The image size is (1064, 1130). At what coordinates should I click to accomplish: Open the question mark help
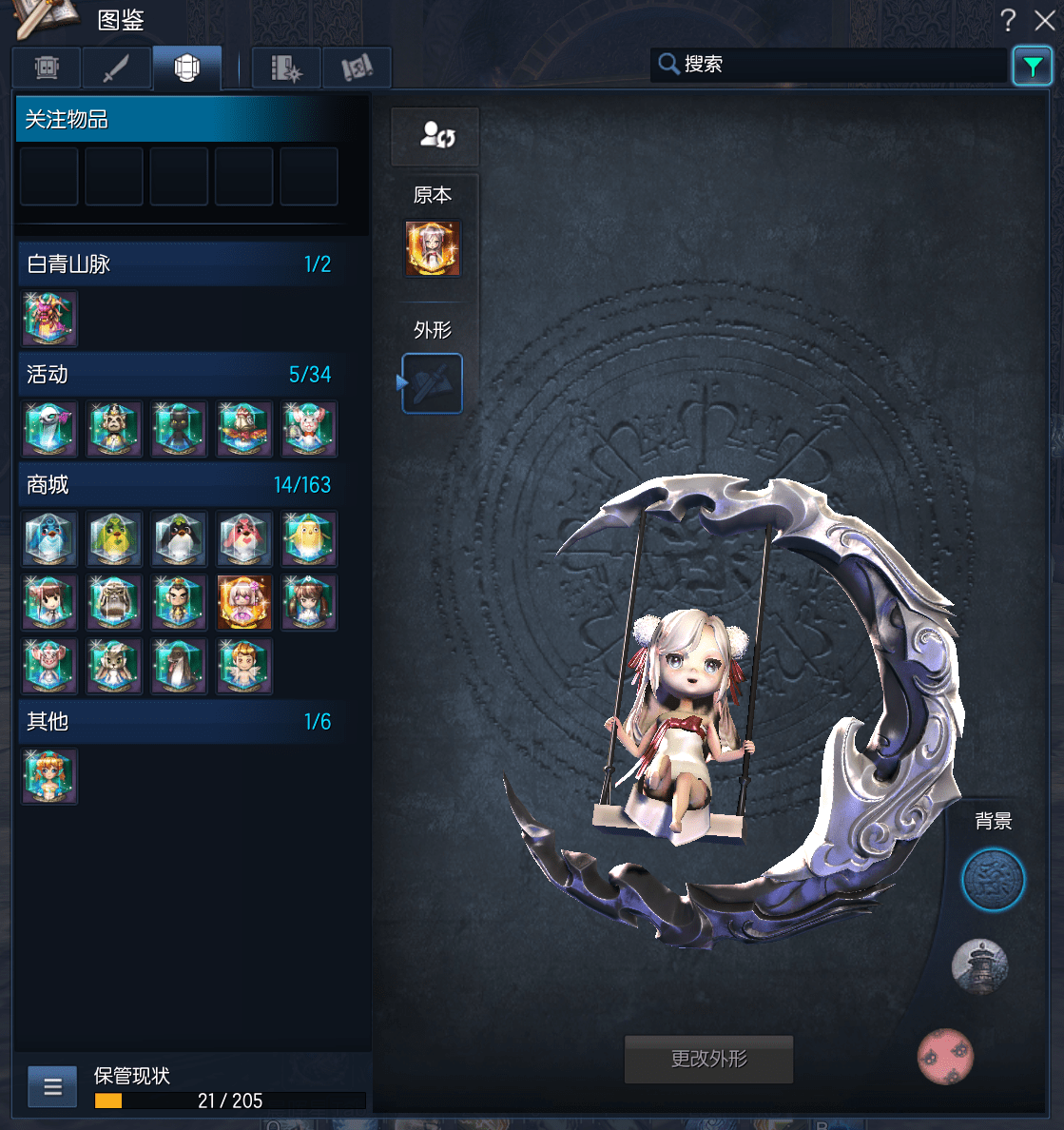1008,20
